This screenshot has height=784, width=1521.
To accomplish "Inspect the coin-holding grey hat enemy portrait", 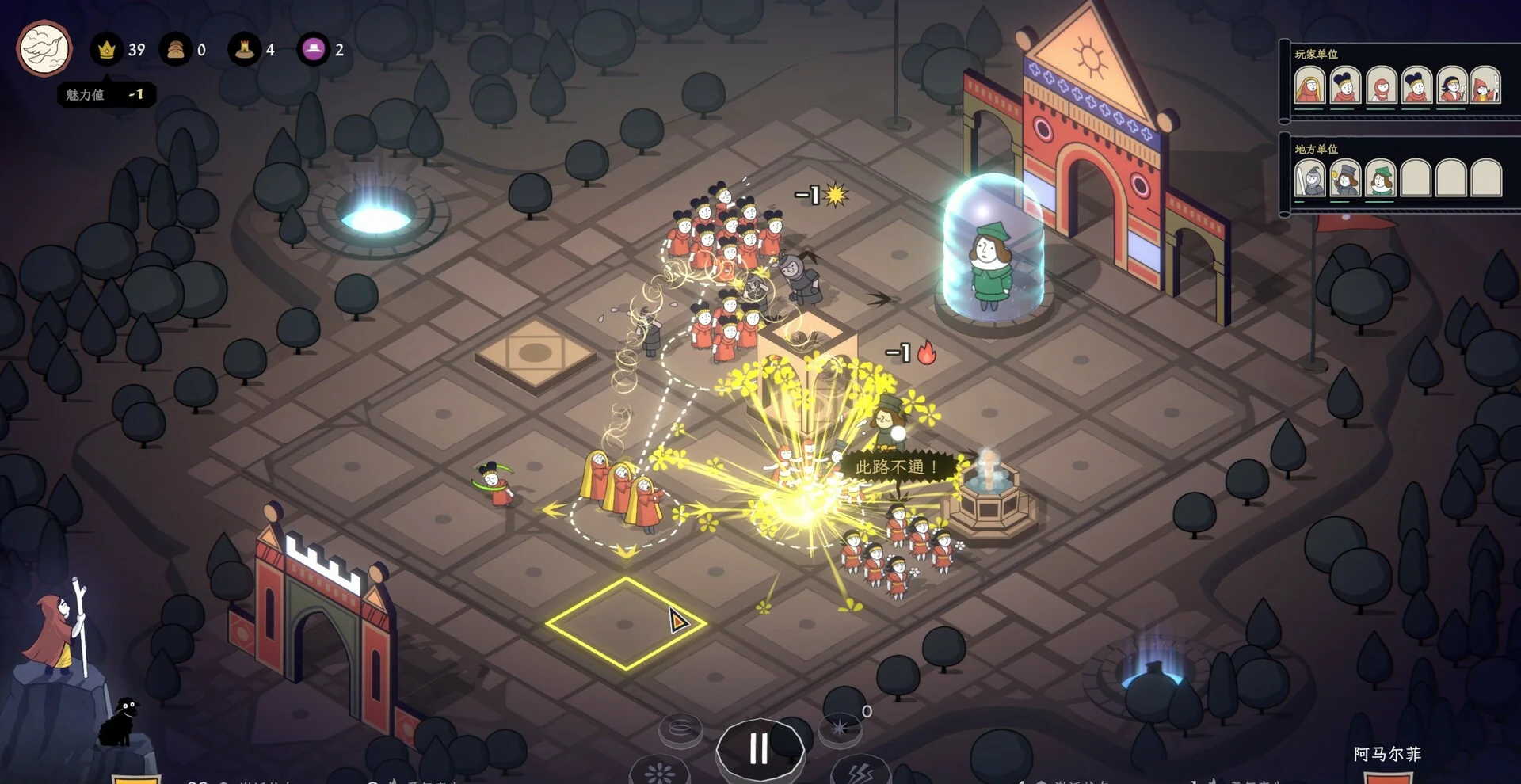I will tap(1345, 178).
